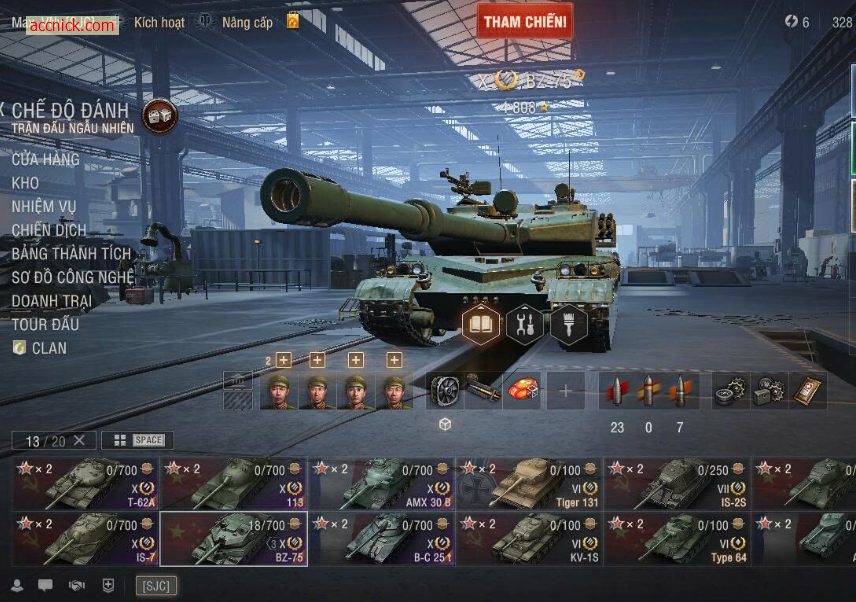Show BẢNG THÀNH TÍCH achievements
The height and width of the screenshot is (602, 856).
pyautogui.click(x=71, y=253)
